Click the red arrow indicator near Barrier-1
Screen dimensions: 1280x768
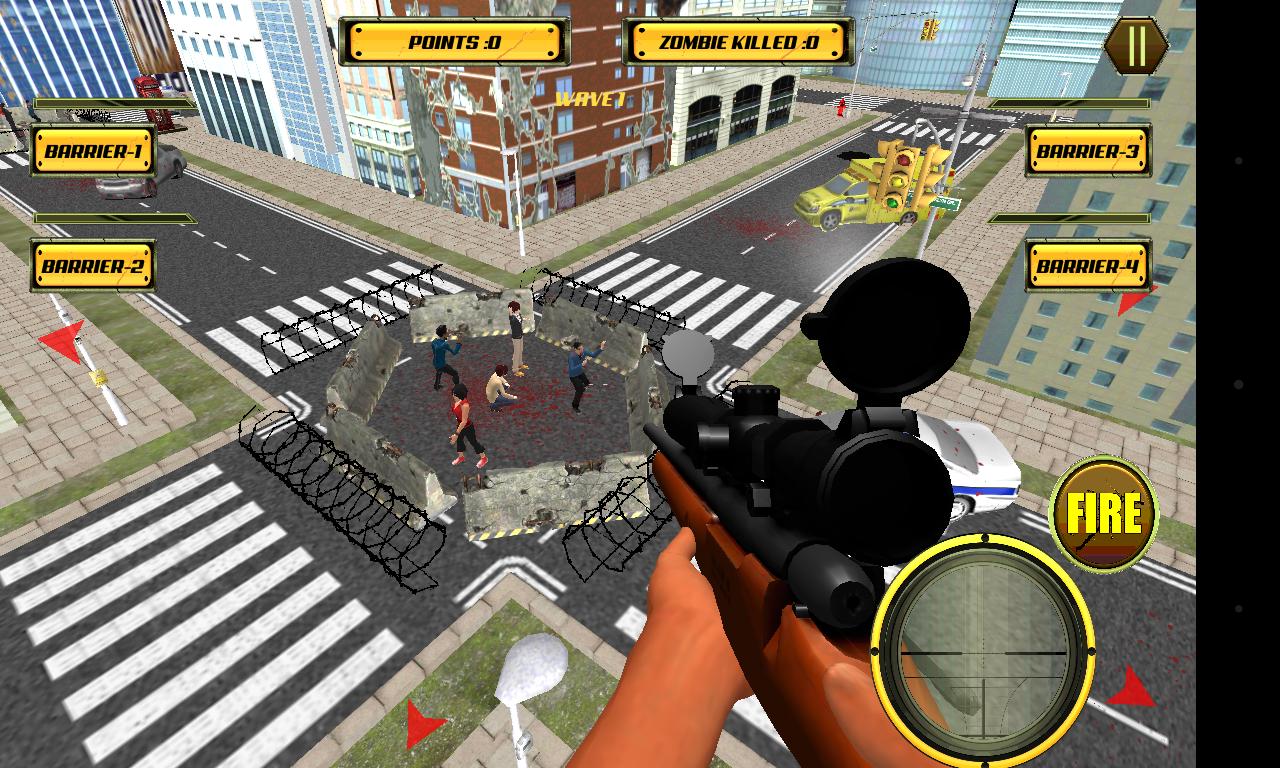point(62,341)
